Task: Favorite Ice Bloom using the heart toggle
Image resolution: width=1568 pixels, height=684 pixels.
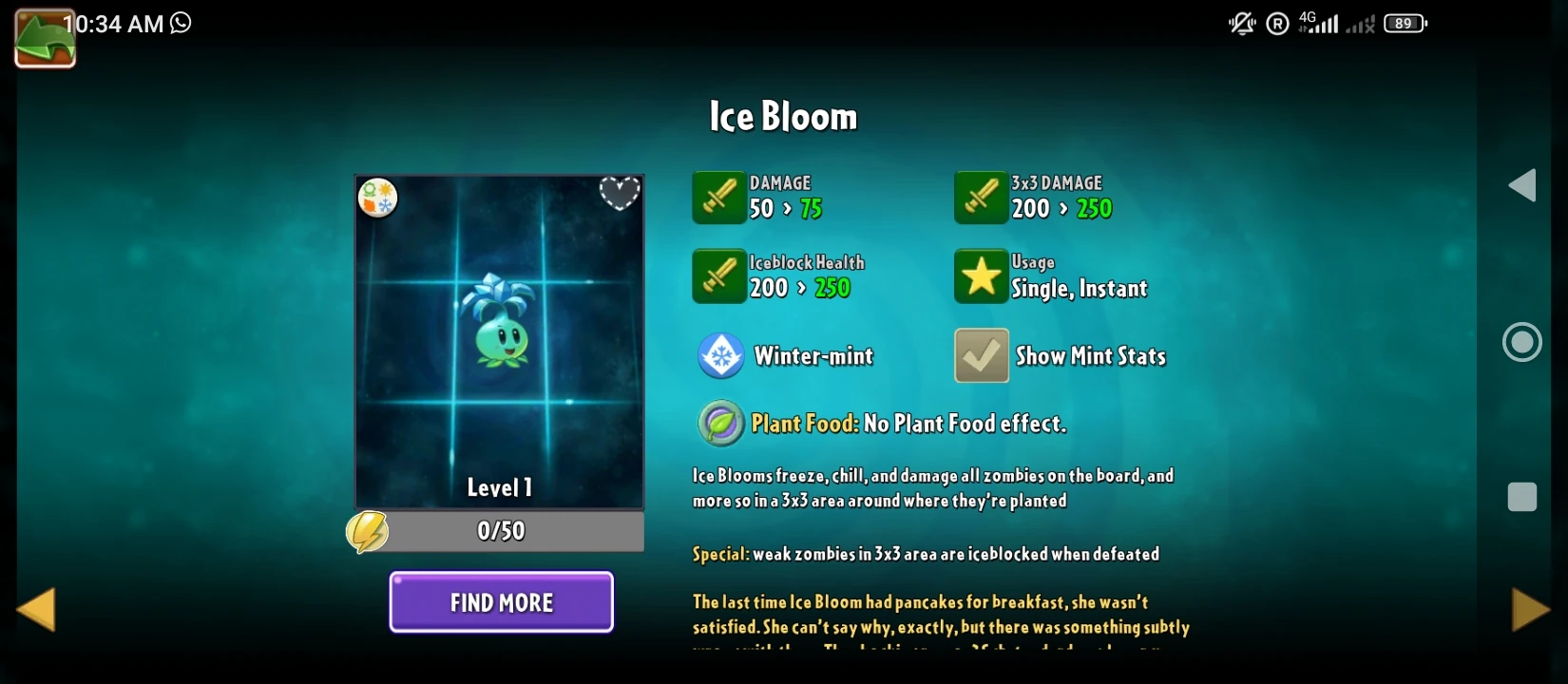Action: click(621, 191)
